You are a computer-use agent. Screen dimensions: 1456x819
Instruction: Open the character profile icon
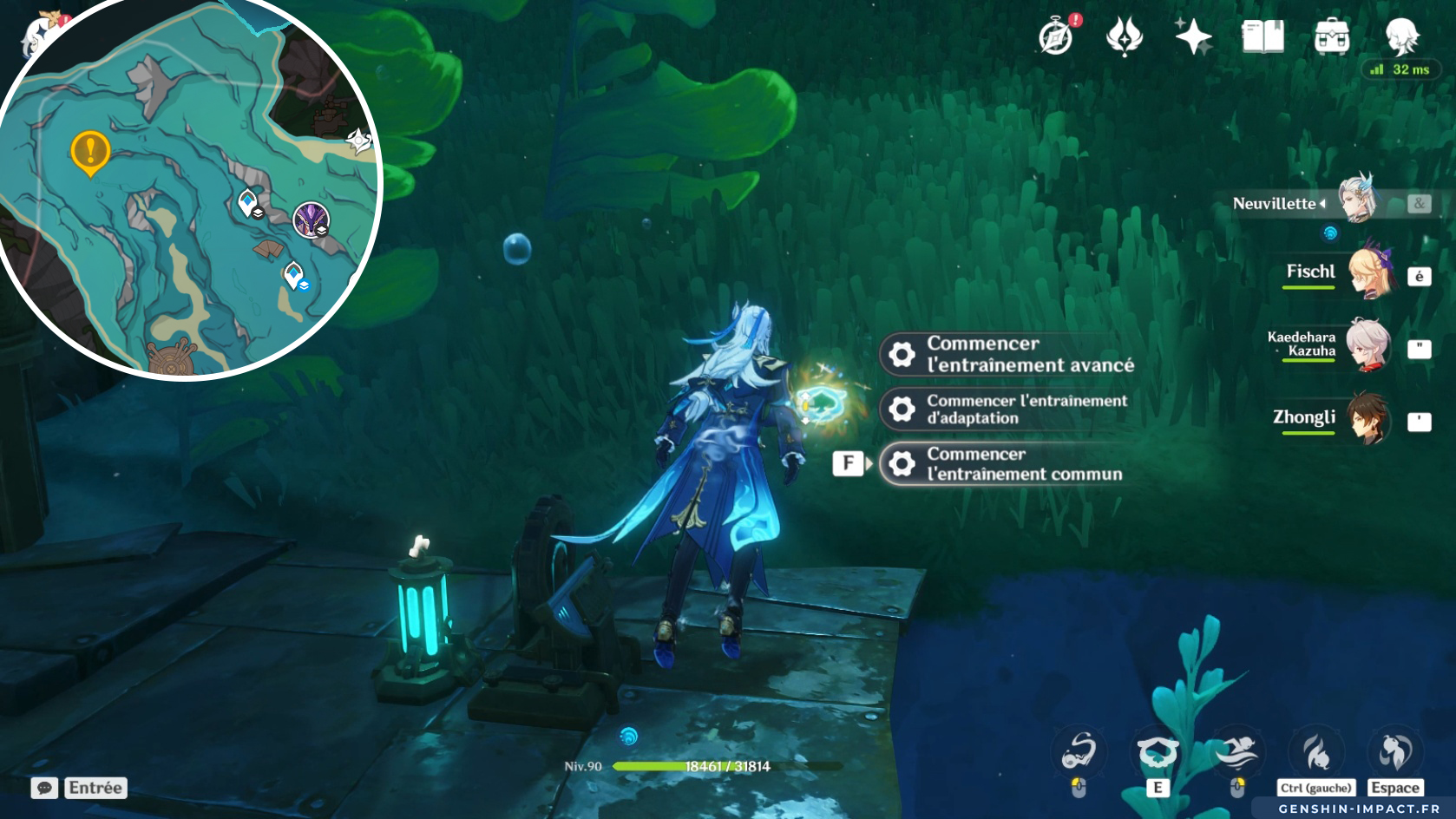point(1401,36)
